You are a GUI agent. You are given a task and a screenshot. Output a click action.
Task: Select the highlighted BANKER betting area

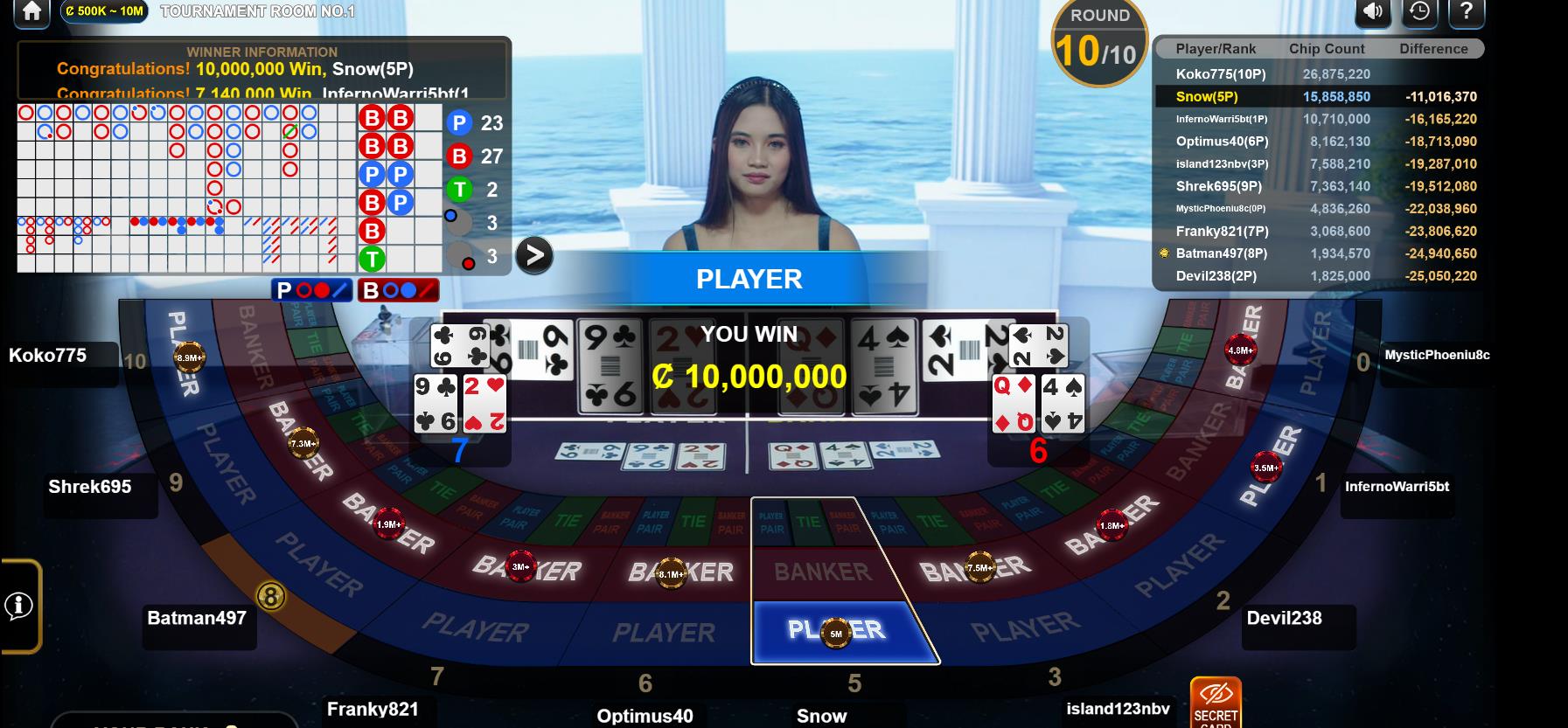(822, 572)
